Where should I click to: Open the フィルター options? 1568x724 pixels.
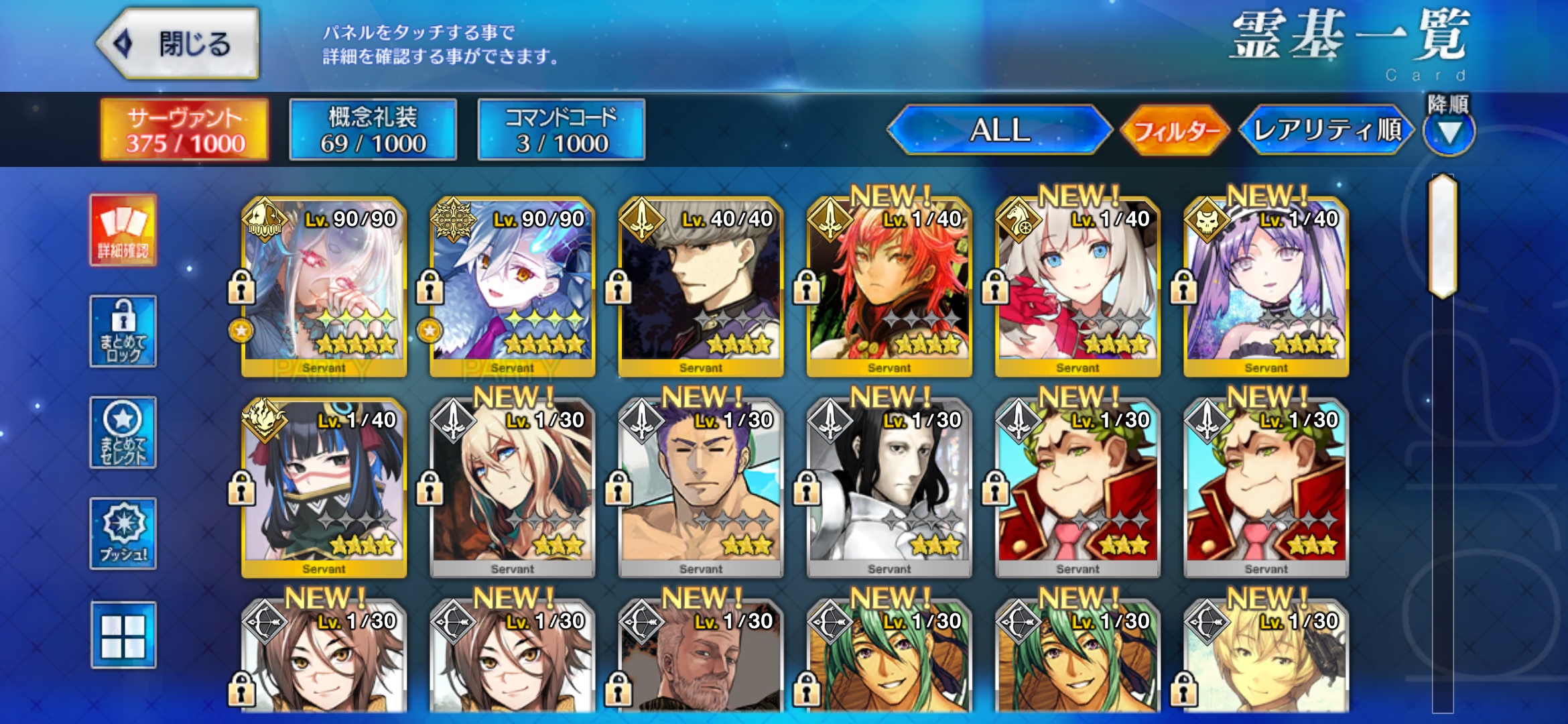[x=1176, y=130]
